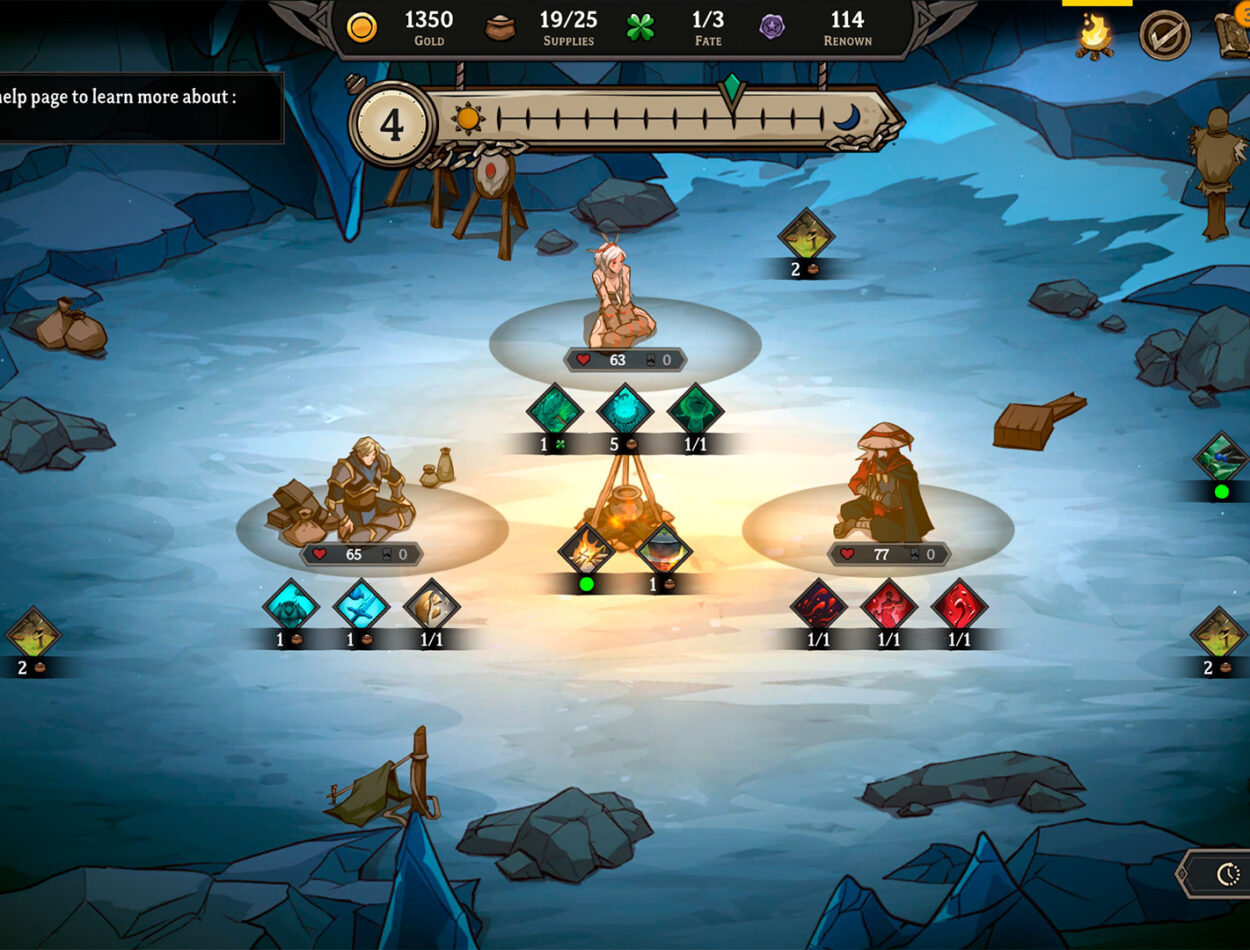Choose the knight's tan shield skill
Screen dimensions: 1250x950
coord(431,606)
